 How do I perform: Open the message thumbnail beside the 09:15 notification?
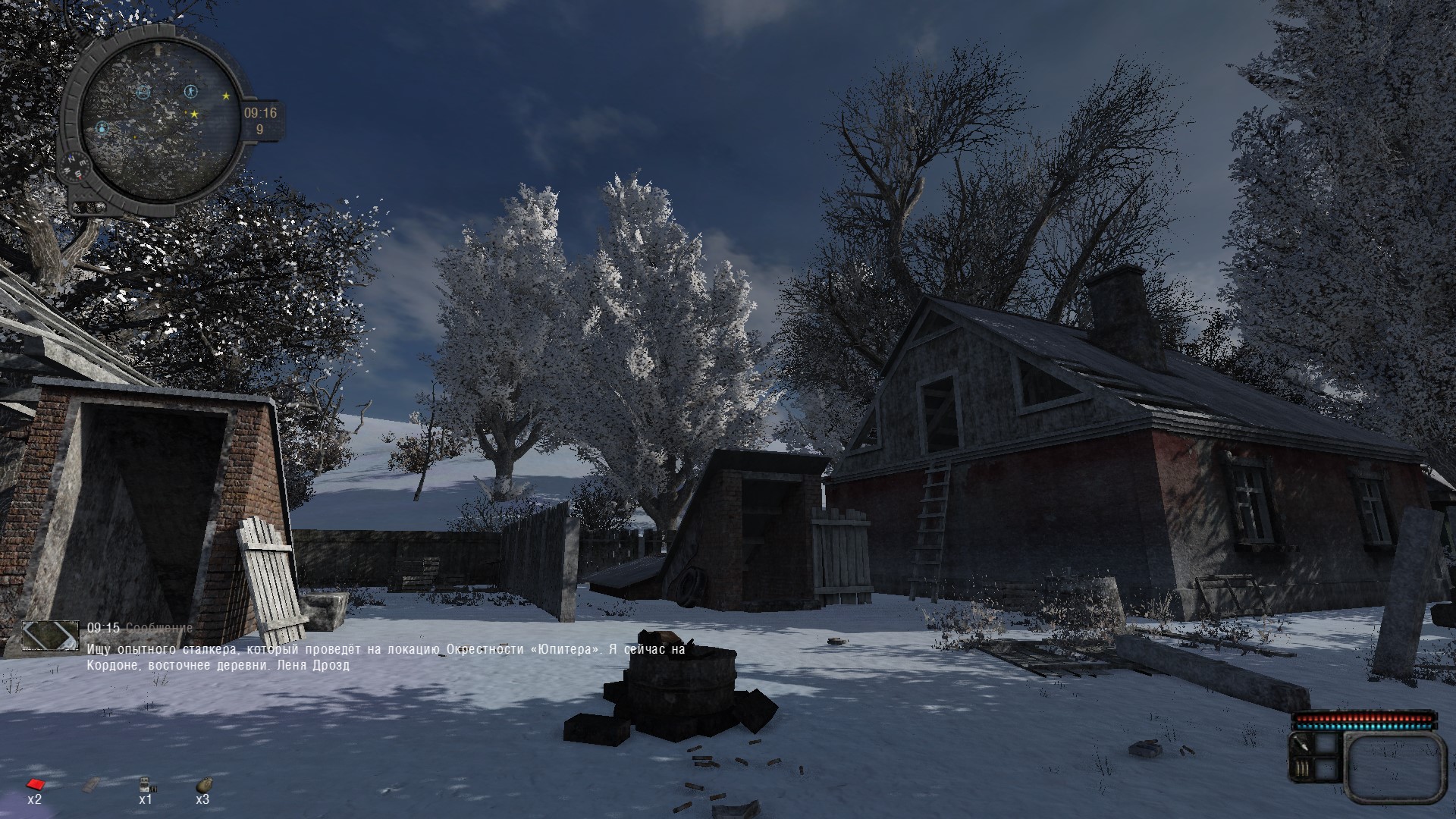tap(50, 635)
